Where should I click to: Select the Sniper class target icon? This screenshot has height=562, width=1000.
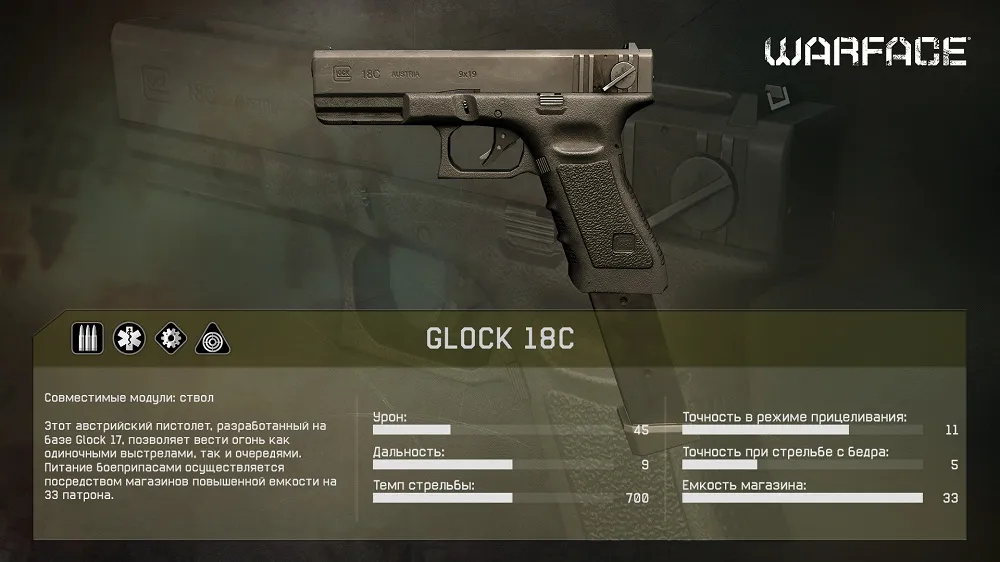click(x=210, y=338)
